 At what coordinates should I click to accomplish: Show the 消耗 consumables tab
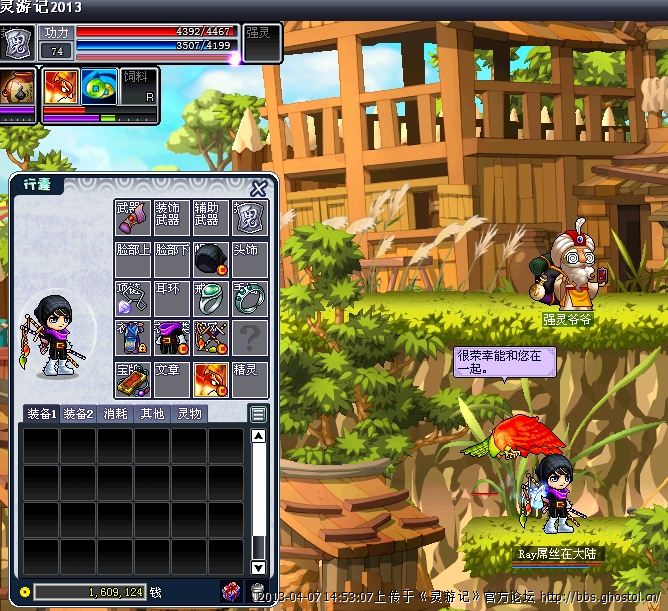click(114, 413)
